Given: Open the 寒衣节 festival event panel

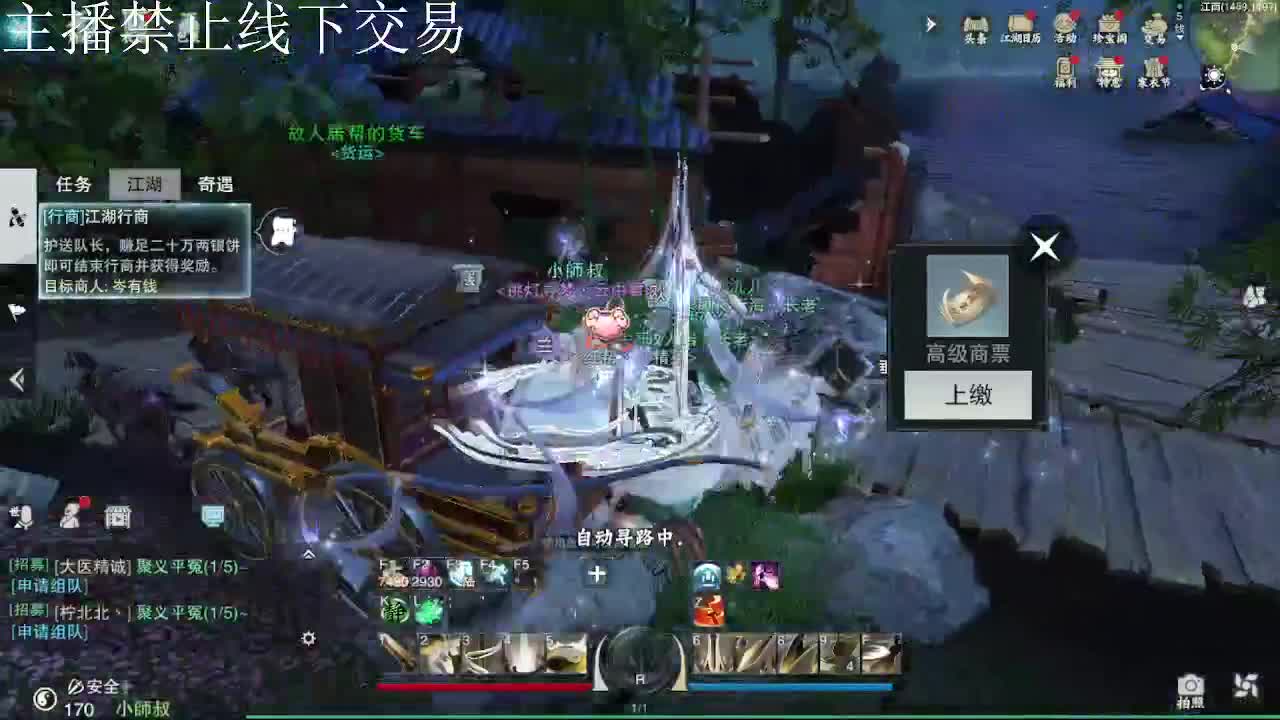Looking at the screenshot, I should (x=1152, y=68).
